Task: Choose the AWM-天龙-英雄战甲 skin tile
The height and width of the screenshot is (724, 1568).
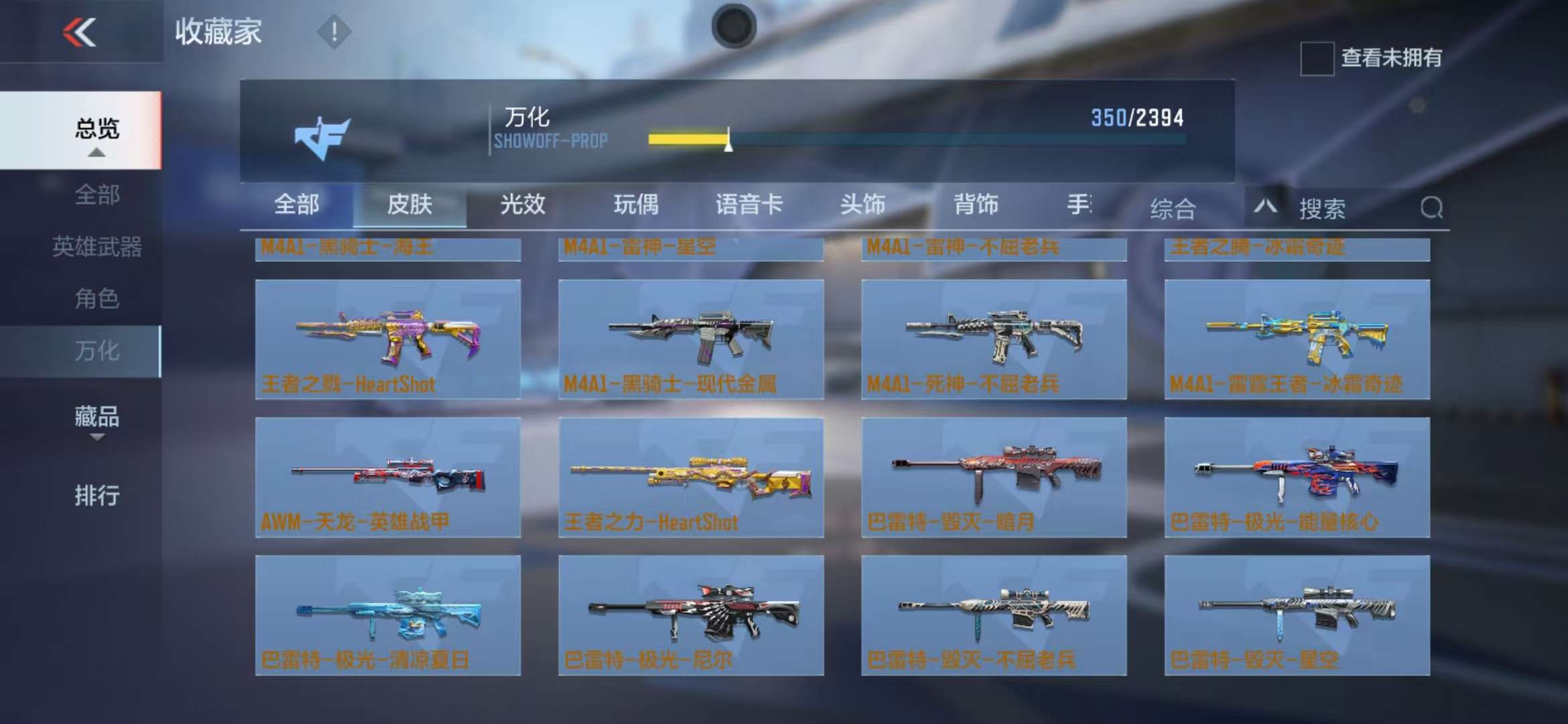Action: coord(388,477)
